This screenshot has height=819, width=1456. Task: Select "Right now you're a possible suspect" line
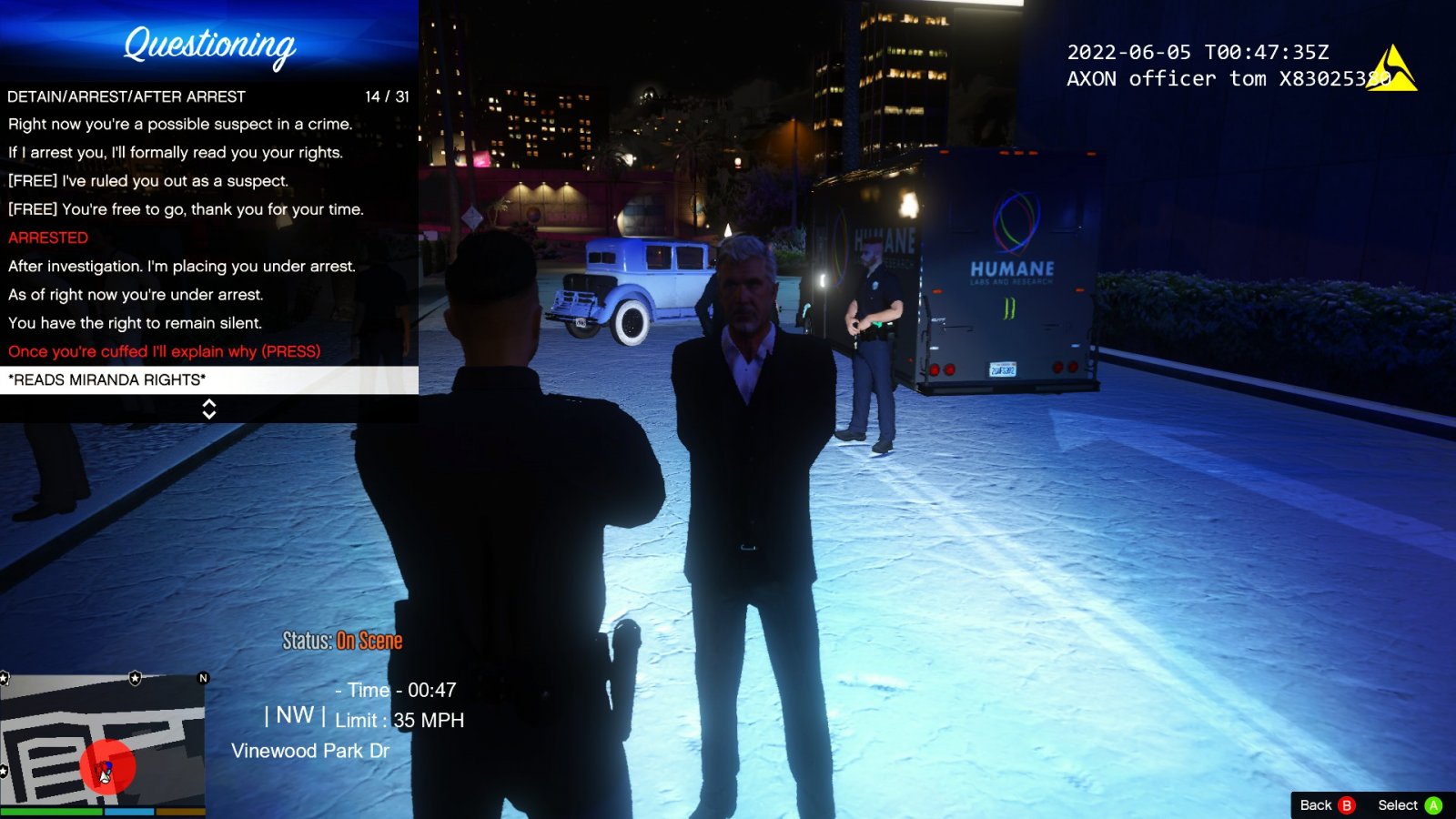tap(180, 124)
